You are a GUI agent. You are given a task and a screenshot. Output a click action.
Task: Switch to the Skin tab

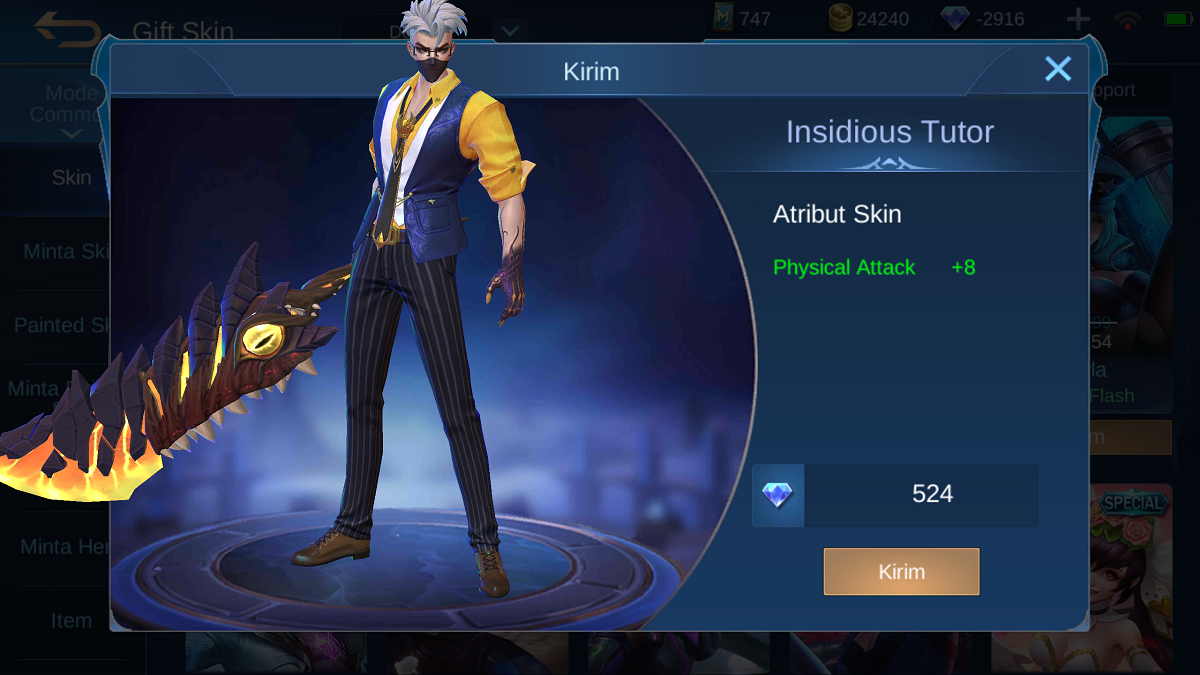pyautogui.click(x=71, y=178)
